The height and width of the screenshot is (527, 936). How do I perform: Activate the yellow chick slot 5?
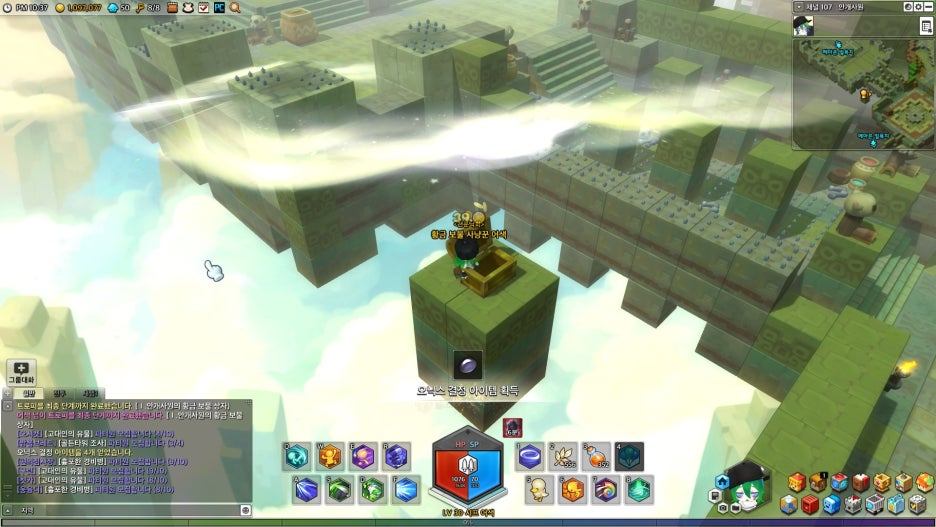(541, 489)
